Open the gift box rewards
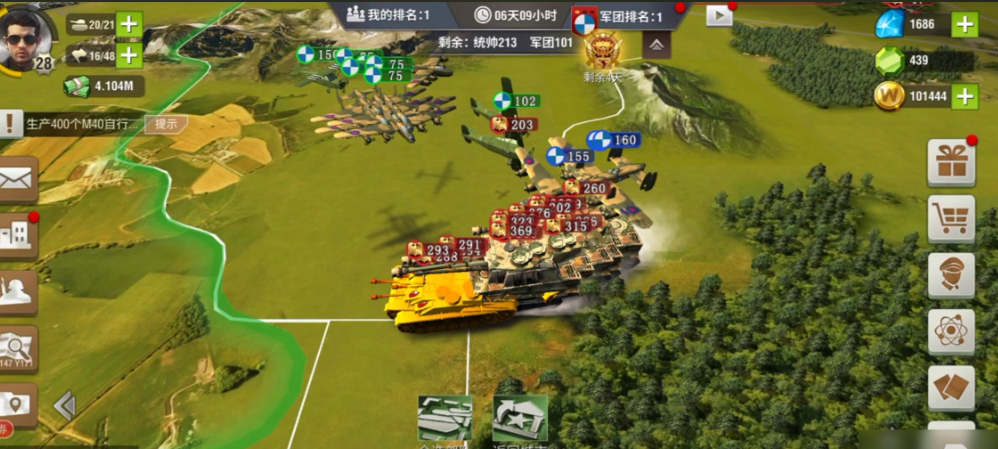The image size is (998, 449). point(951,163)
